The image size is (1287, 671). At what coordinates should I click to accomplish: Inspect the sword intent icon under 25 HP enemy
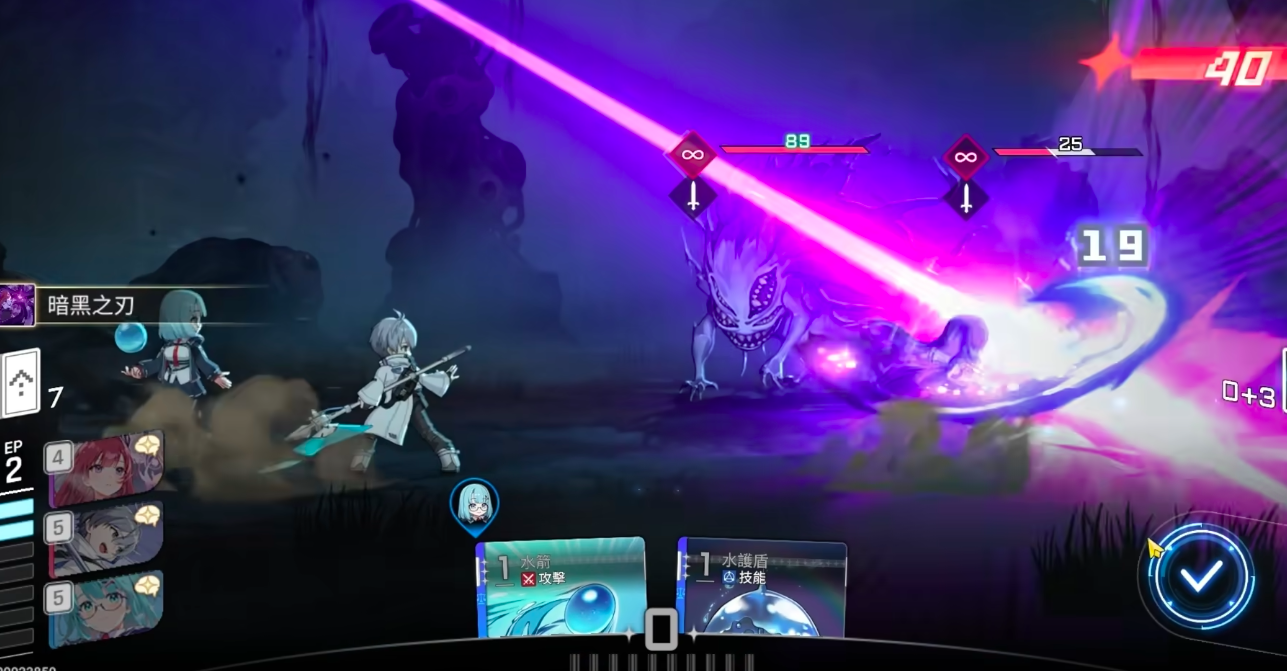click(966, 197)
